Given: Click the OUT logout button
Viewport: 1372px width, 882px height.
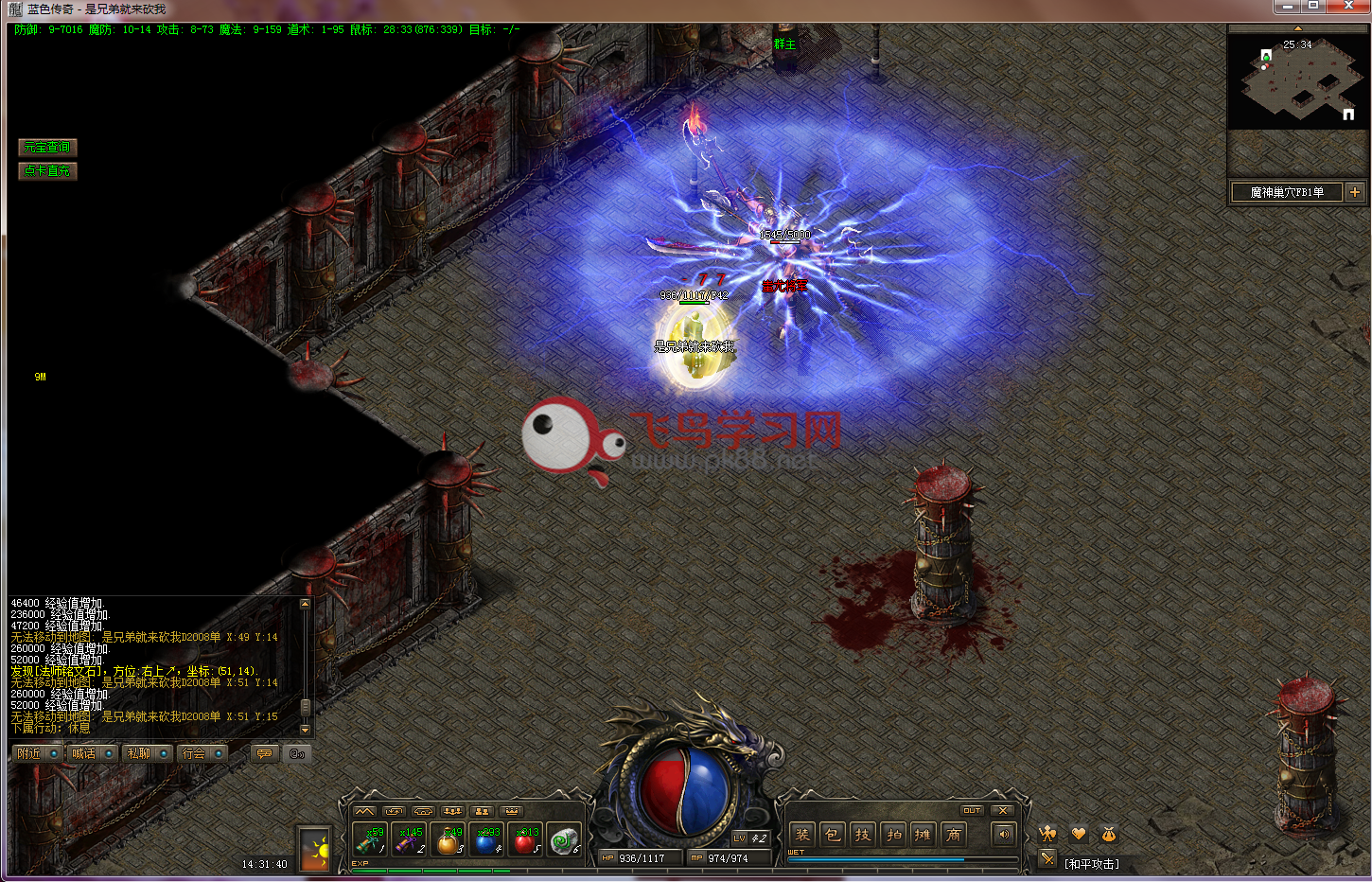Looking at the screenshot, I should coord(972,811).
